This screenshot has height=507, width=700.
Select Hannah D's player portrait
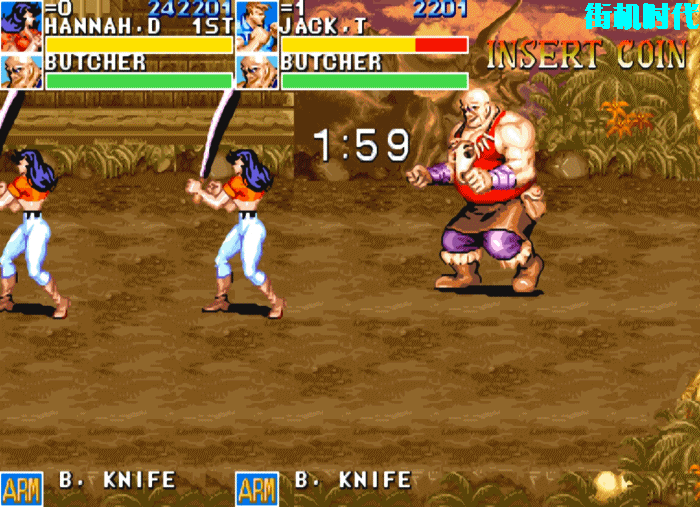pos(21,27)
